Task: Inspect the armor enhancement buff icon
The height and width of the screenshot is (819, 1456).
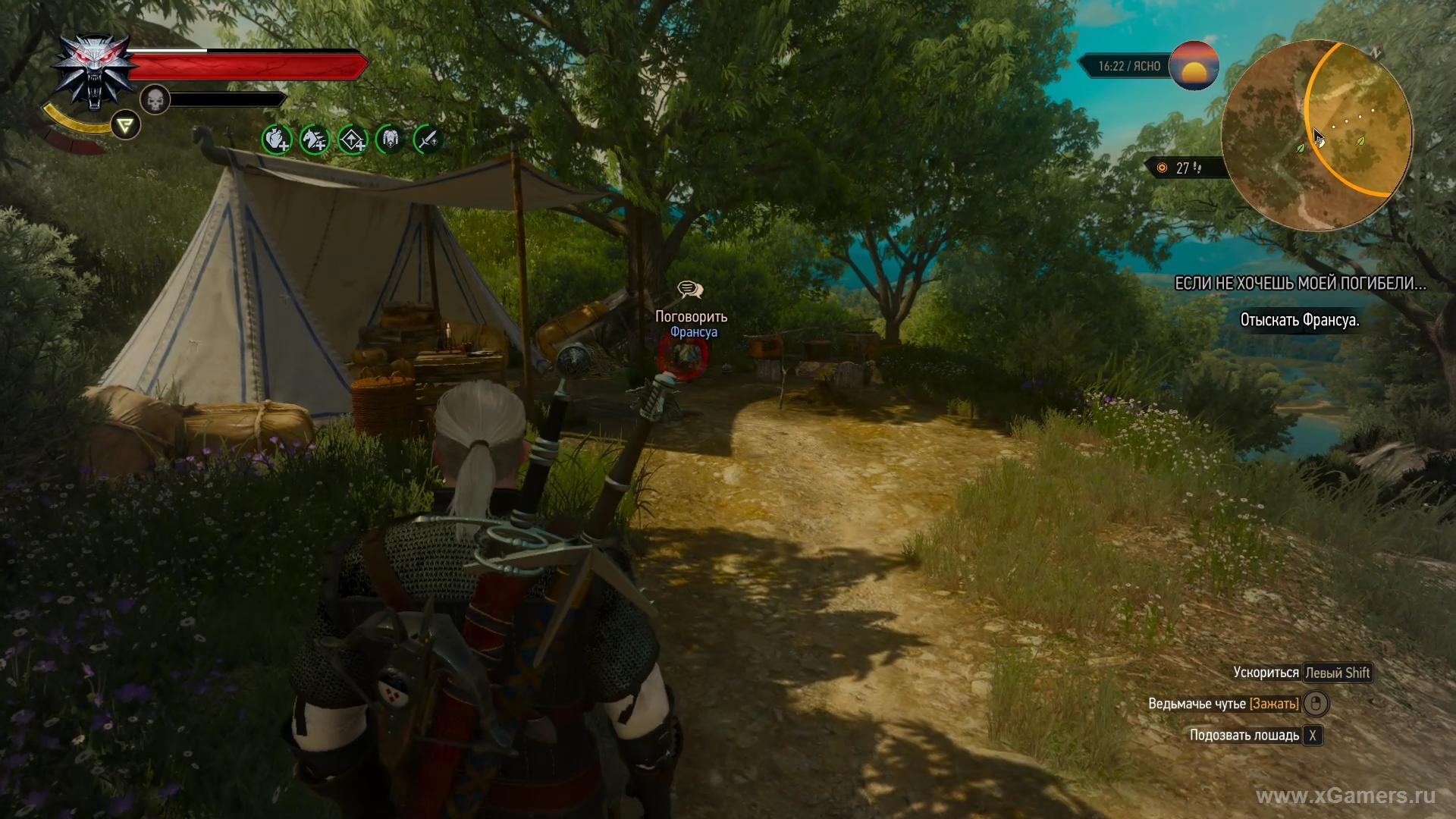Action: pyautogui.click(x=391, y=139)
